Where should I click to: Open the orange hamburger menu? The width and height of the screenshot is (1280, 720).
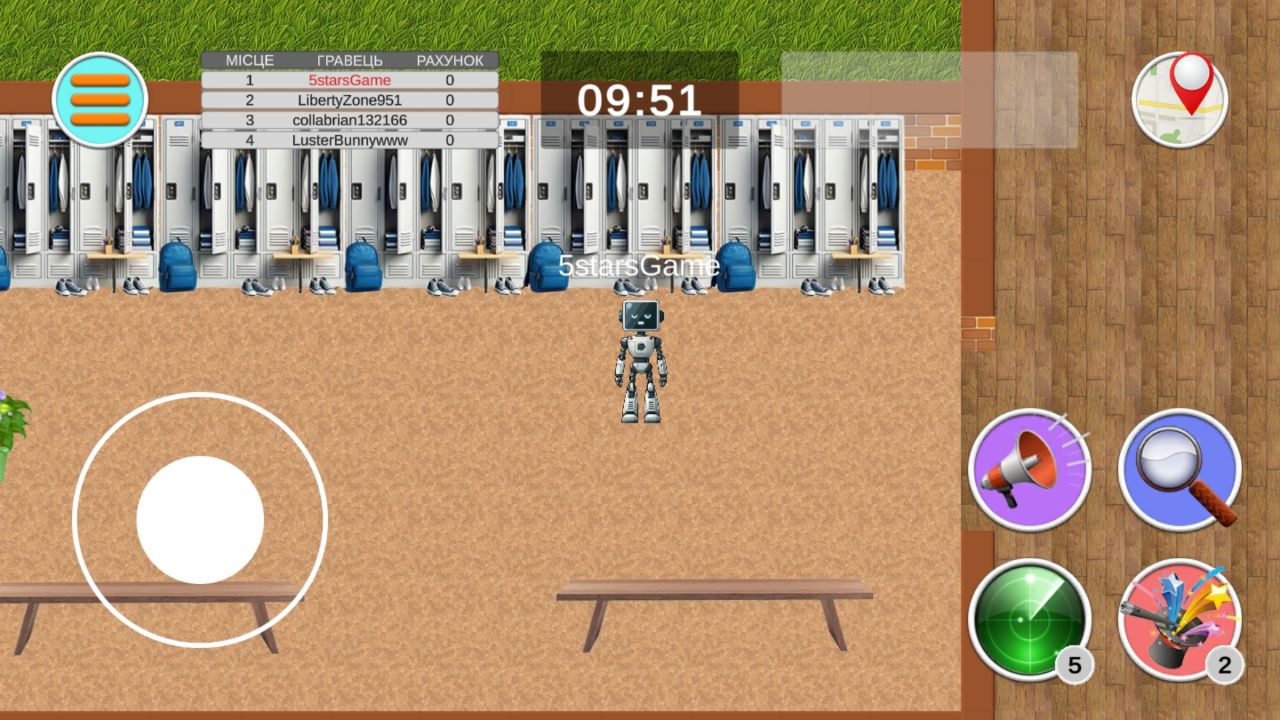[100, 100]
